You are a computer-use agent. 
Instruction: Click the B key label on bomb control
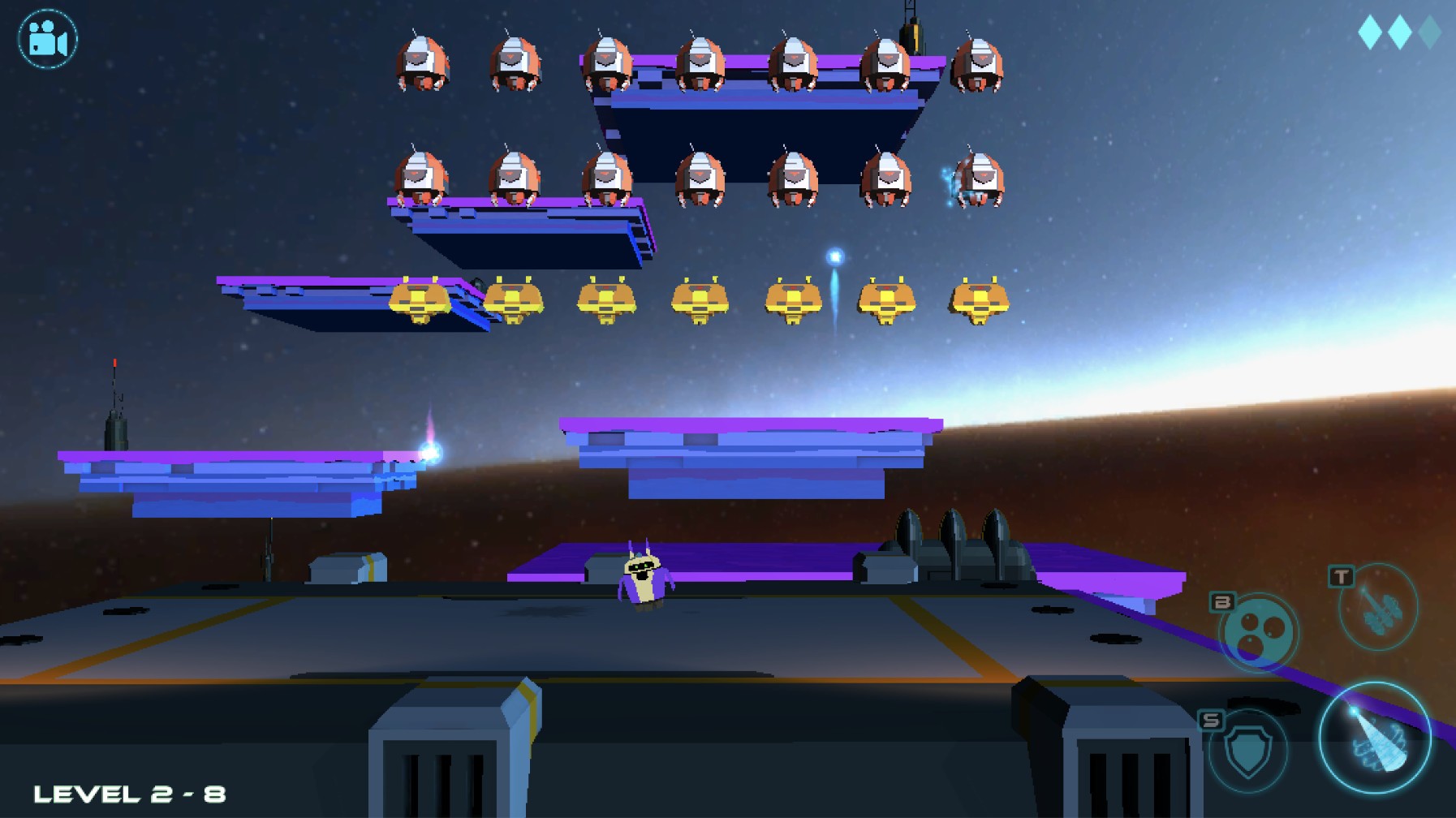click(x=1221, y=602)
